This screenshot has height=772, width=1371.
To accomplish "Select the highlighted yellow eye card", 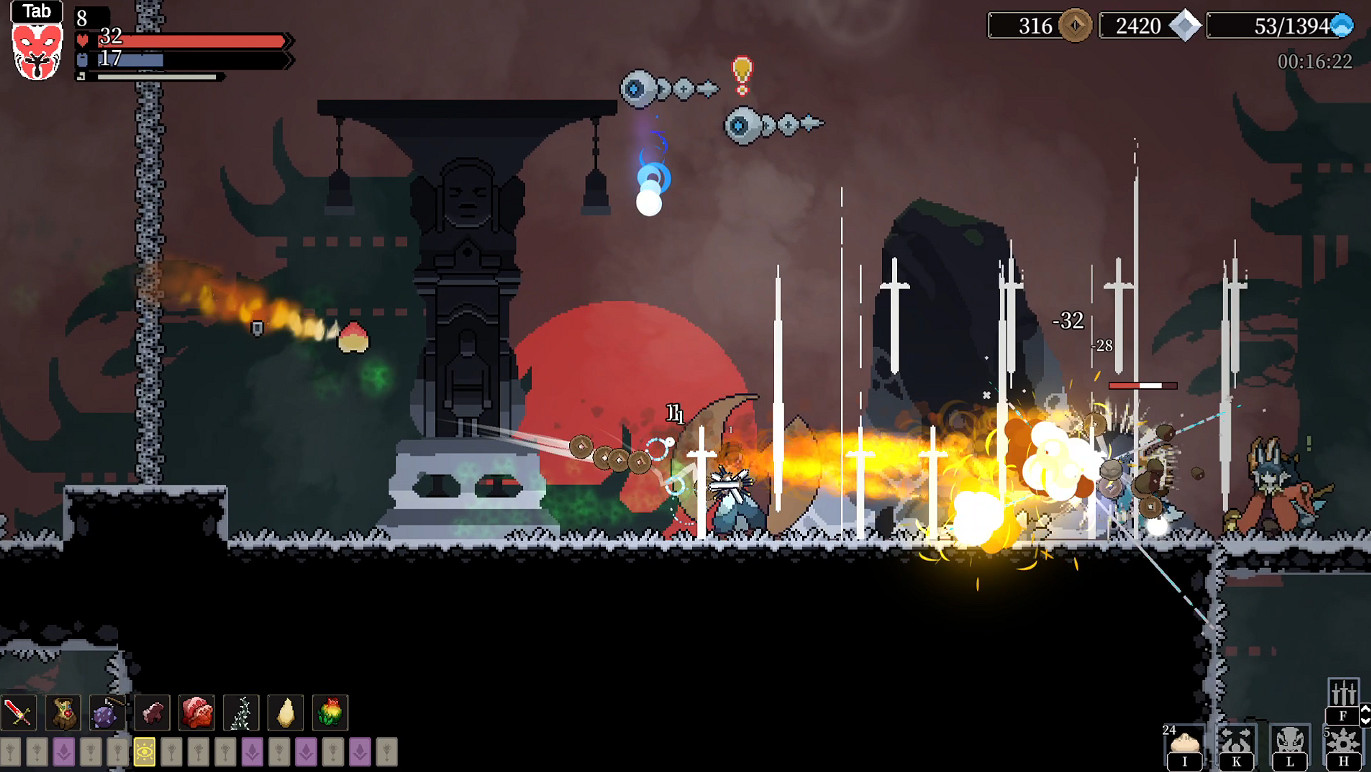I will pyautogui.click(x=144, y=752).
